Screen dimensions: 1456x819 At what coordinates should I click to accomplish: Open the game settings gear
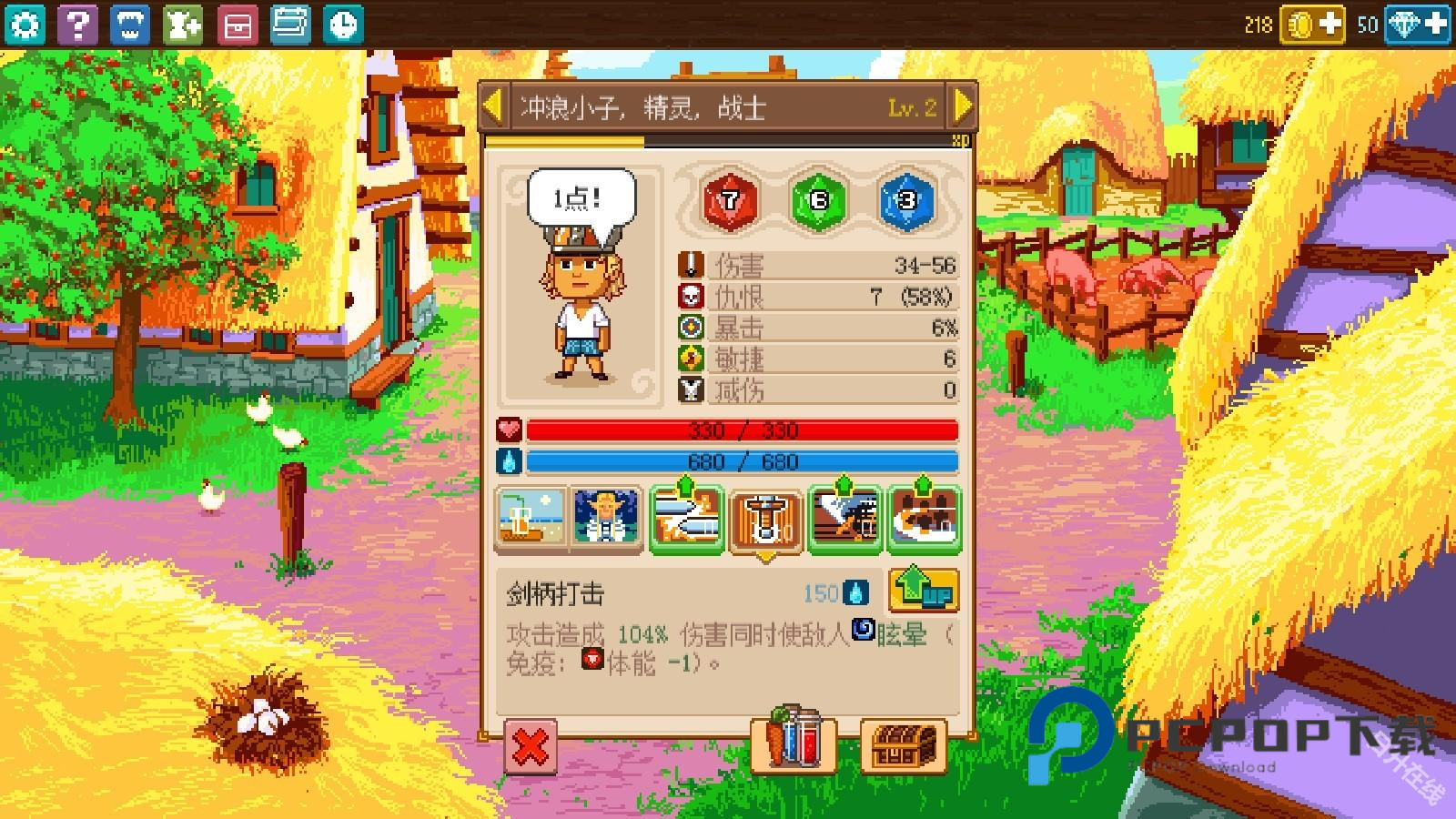(25, 25)
